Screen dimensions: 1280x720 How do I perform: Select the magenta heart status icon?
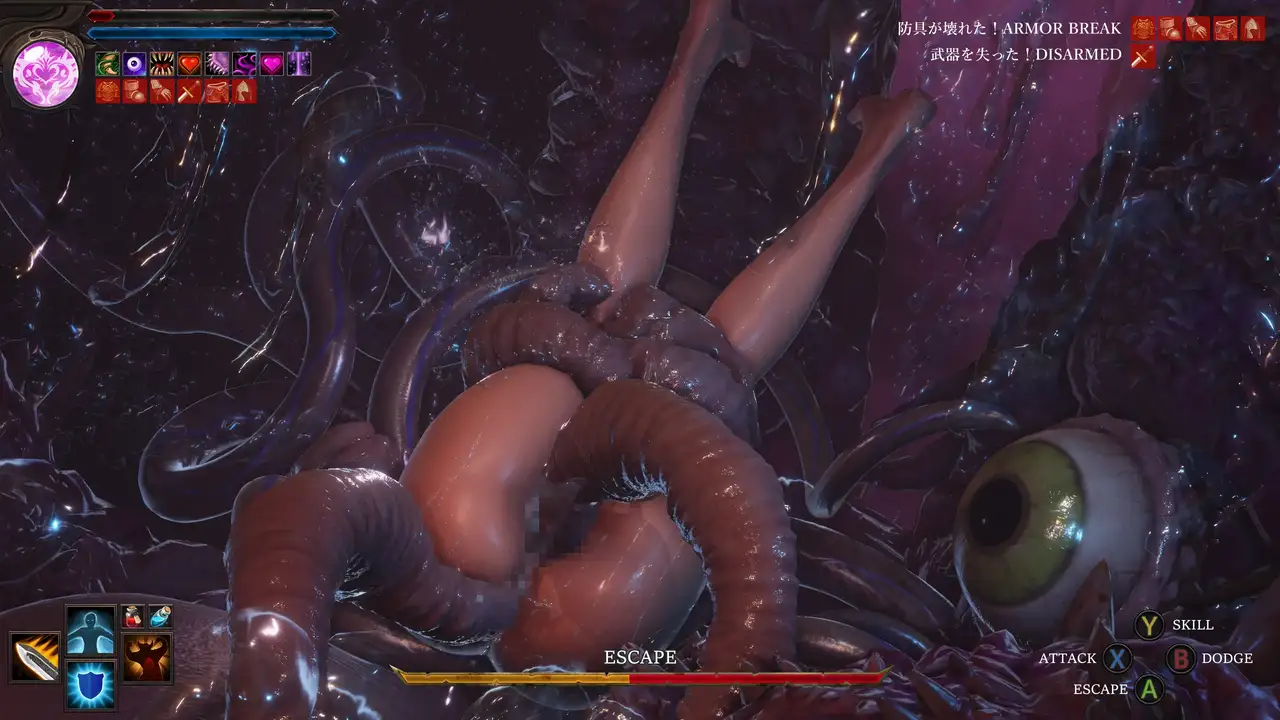[271, 65]
